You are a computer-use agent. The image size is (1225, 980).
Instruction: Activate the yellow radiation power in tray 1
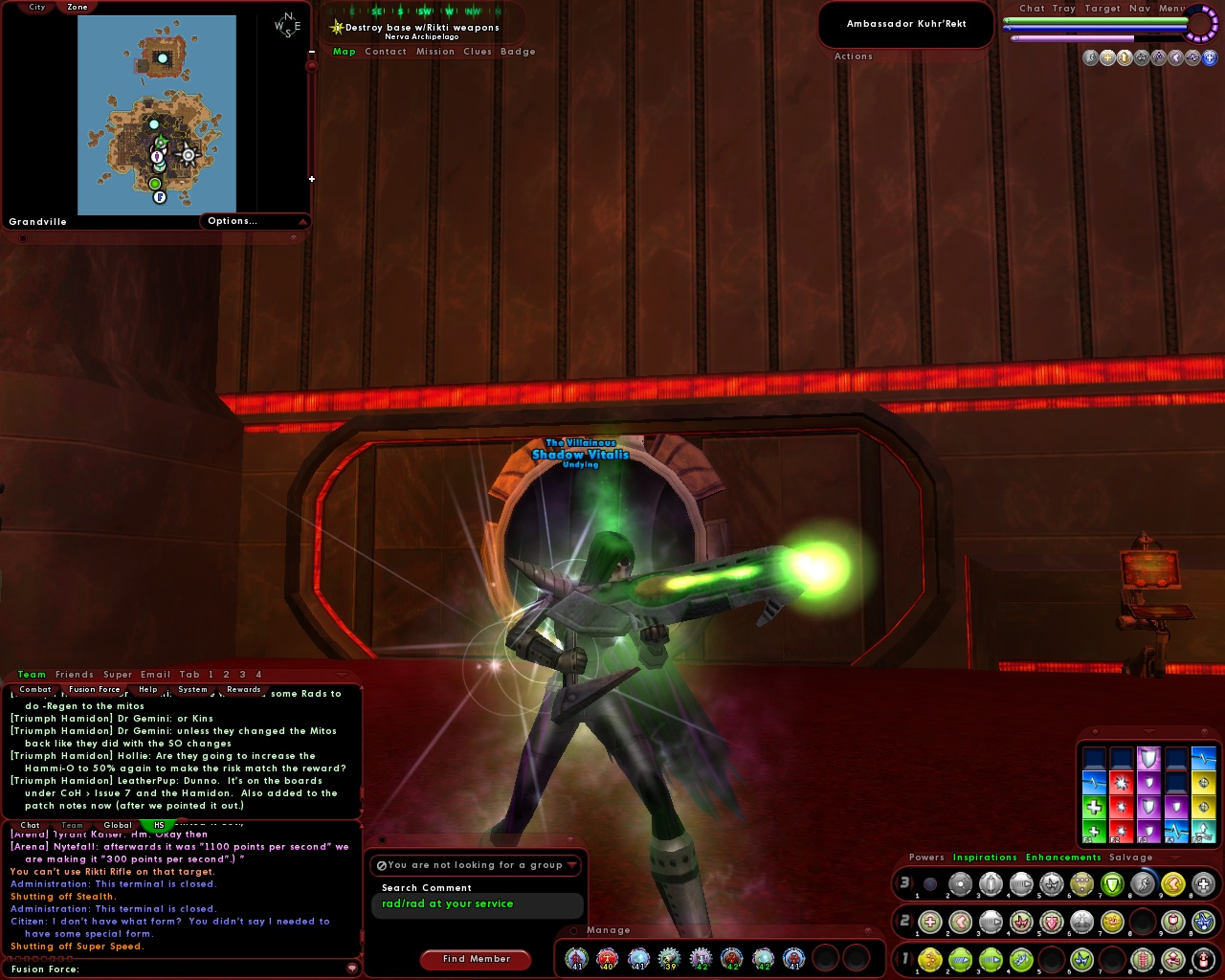(x=929, y=959)
